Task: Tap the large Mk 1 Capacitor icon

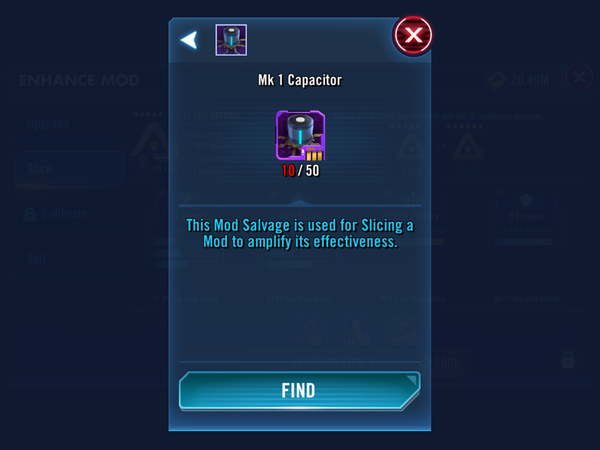Action: point(299,135)
